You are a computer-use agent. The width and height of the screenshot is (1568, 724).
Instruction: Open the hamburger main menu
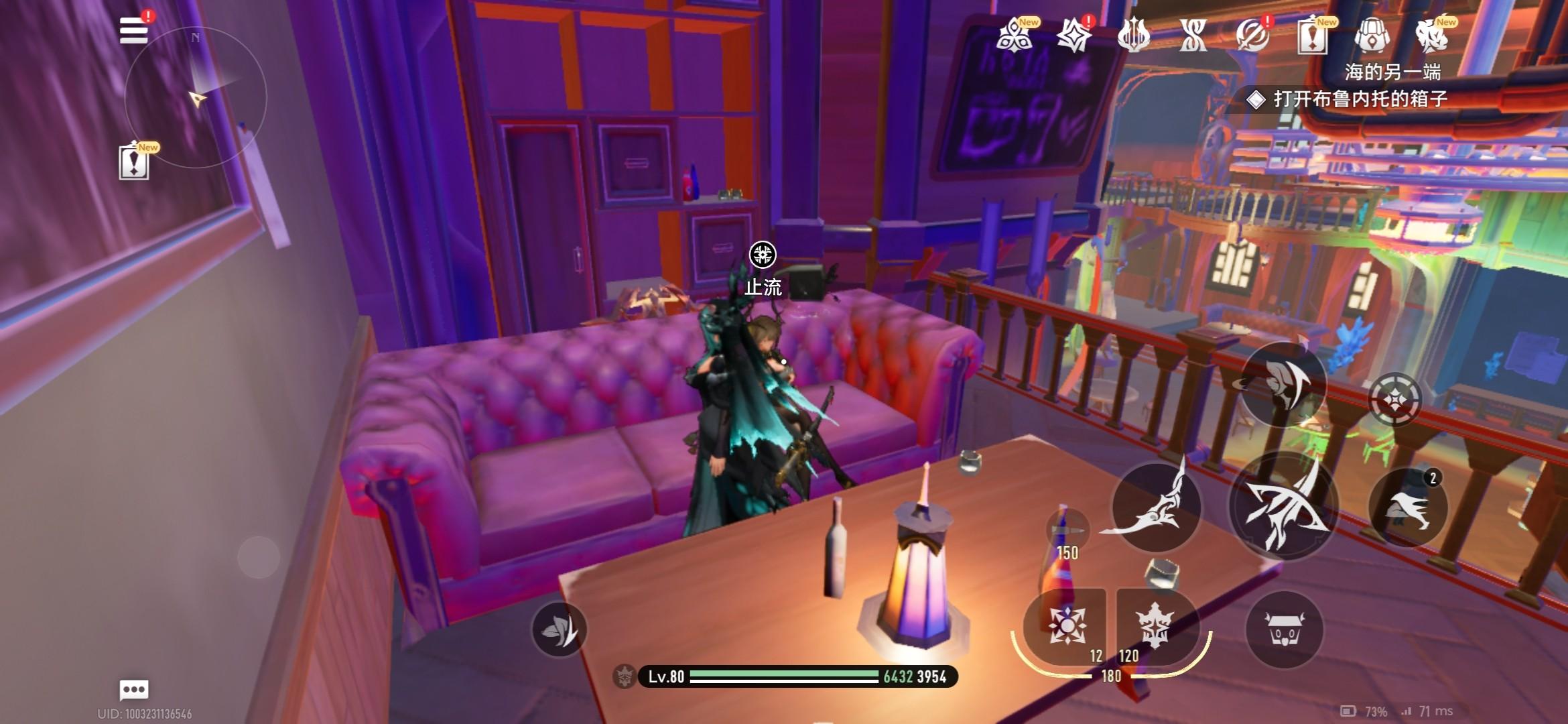[x=133, y=30]
